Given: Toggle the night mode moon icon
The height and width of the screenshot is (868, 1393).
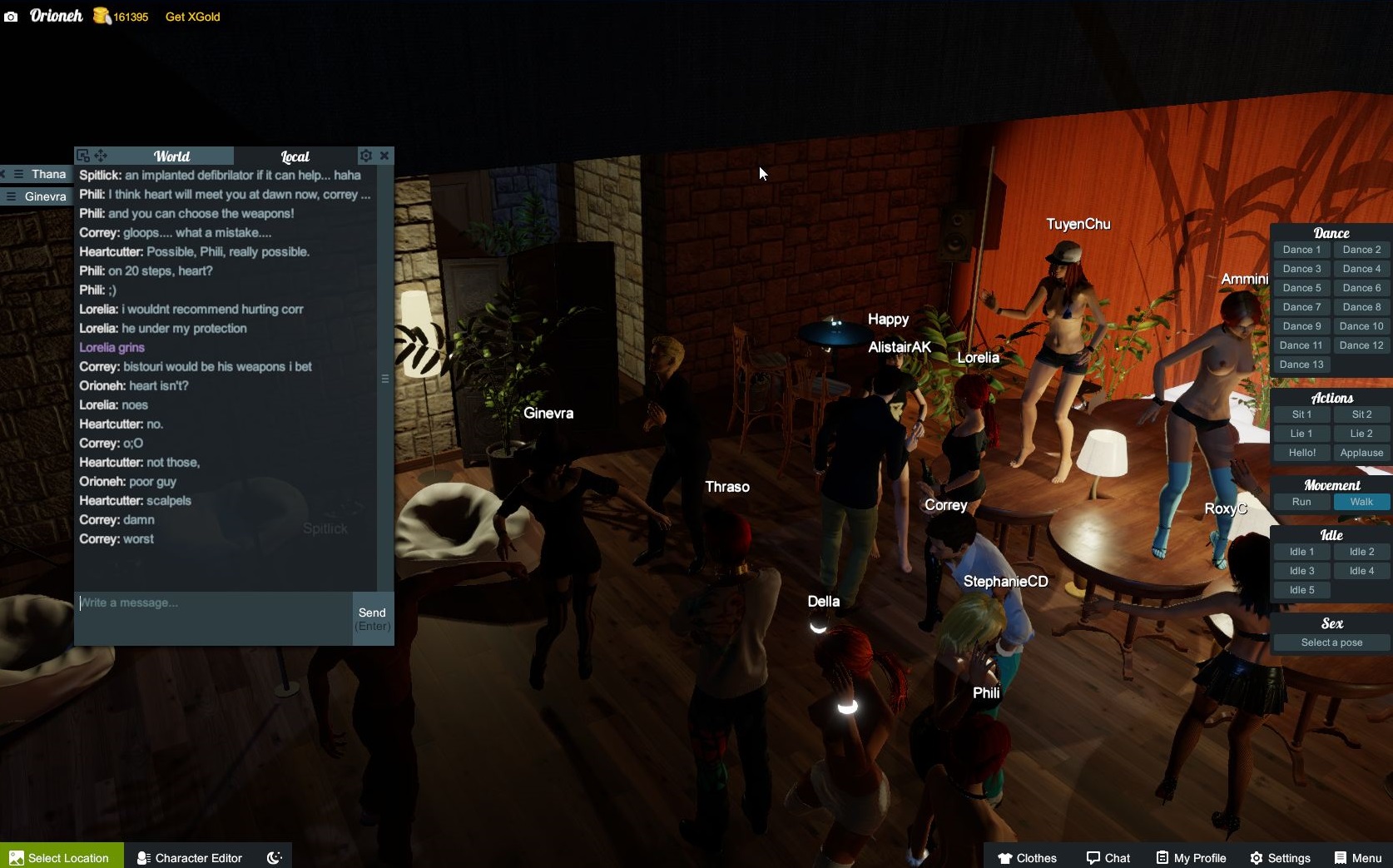Looking at the screenshot, I should (x=274, y=857).
